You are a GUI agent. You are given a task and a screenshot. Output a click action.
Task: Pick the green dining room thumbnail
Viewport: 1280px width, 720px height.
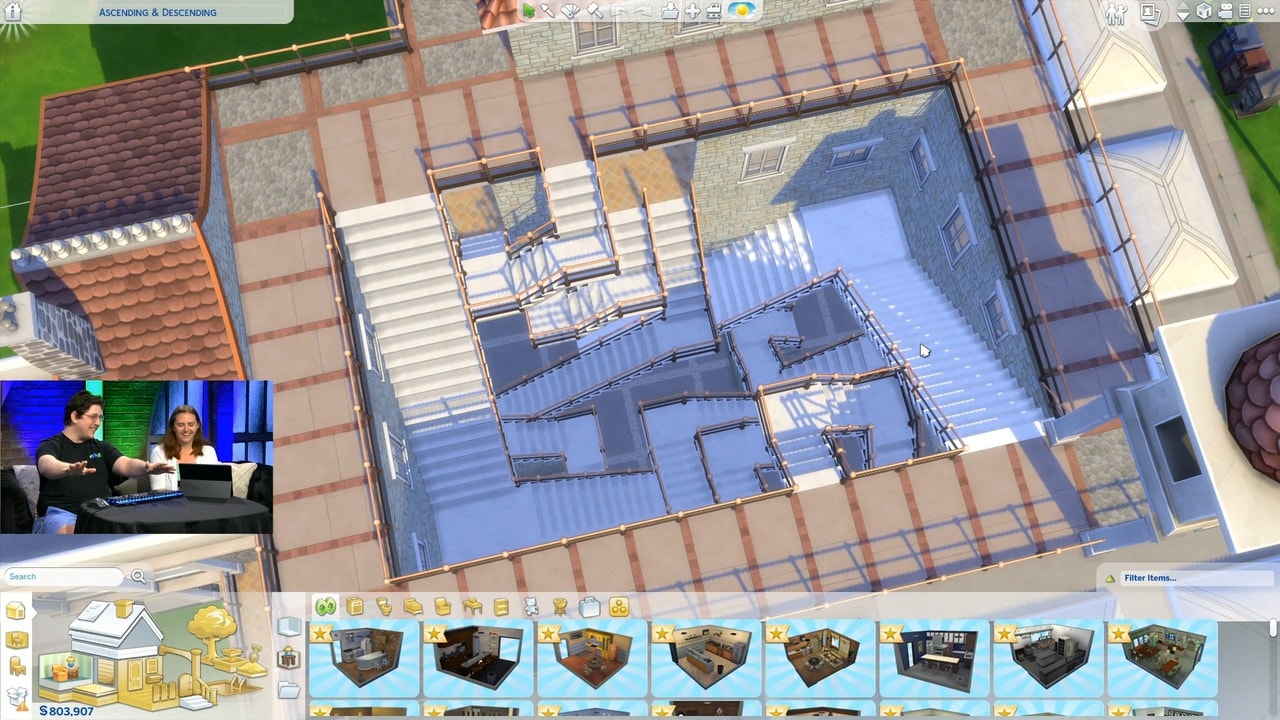tap(1161, 658)
